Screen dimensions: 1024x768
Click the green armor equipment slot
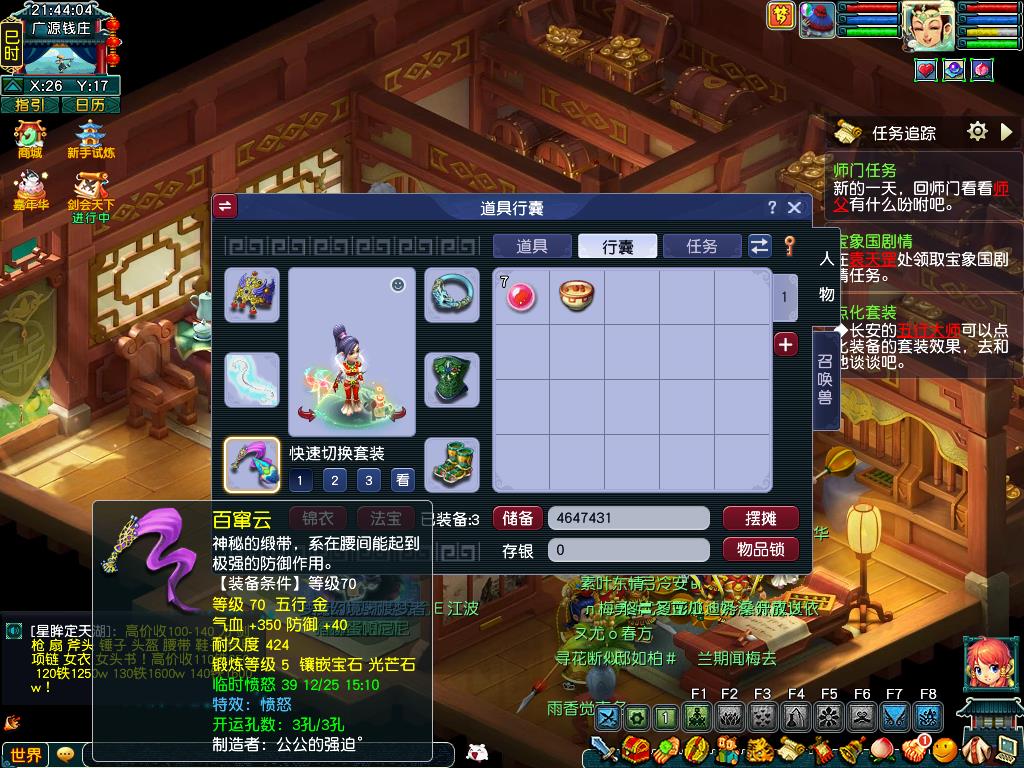click(x=452, y=380)
